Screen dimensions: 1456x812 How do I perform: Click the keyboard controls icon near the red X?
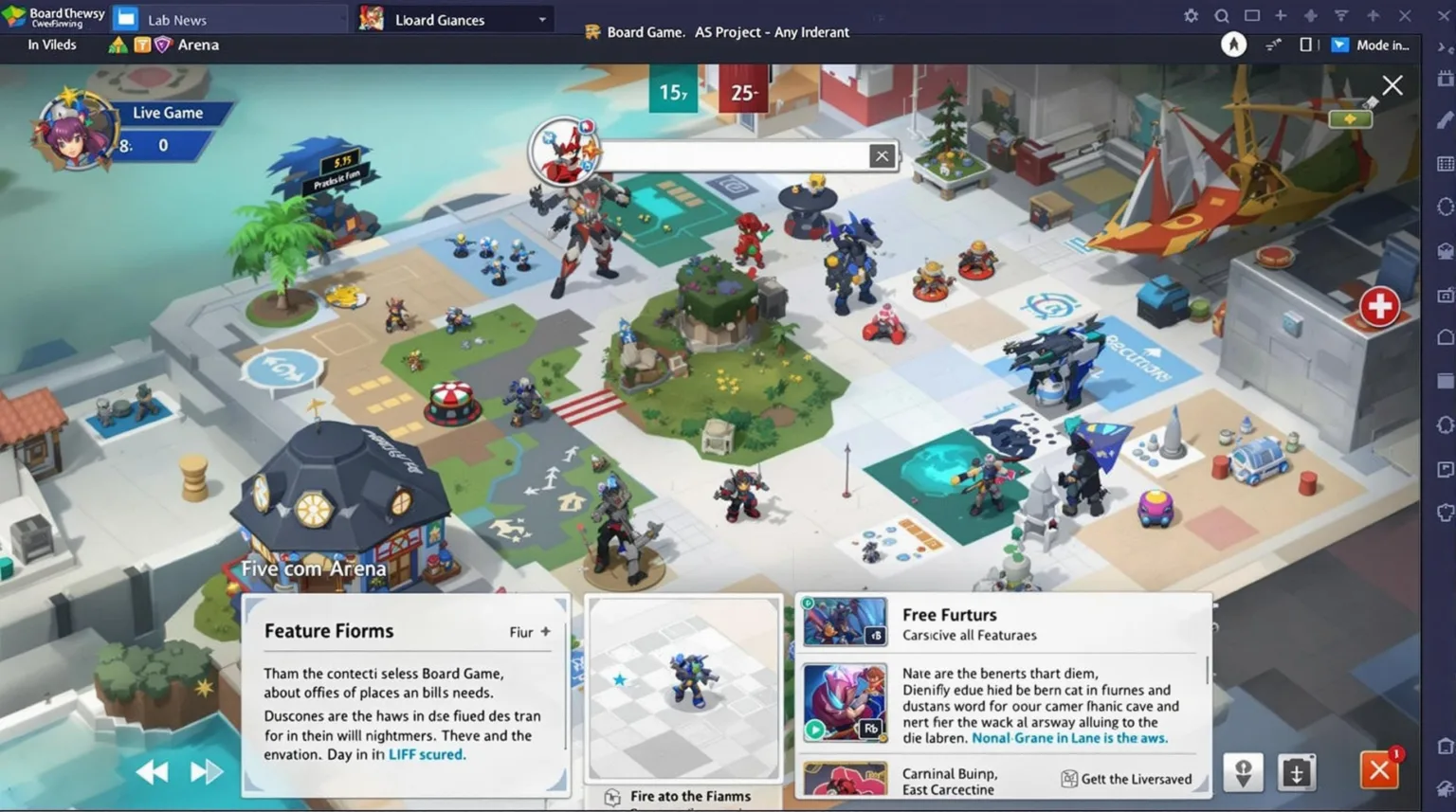pos(1298,771)
